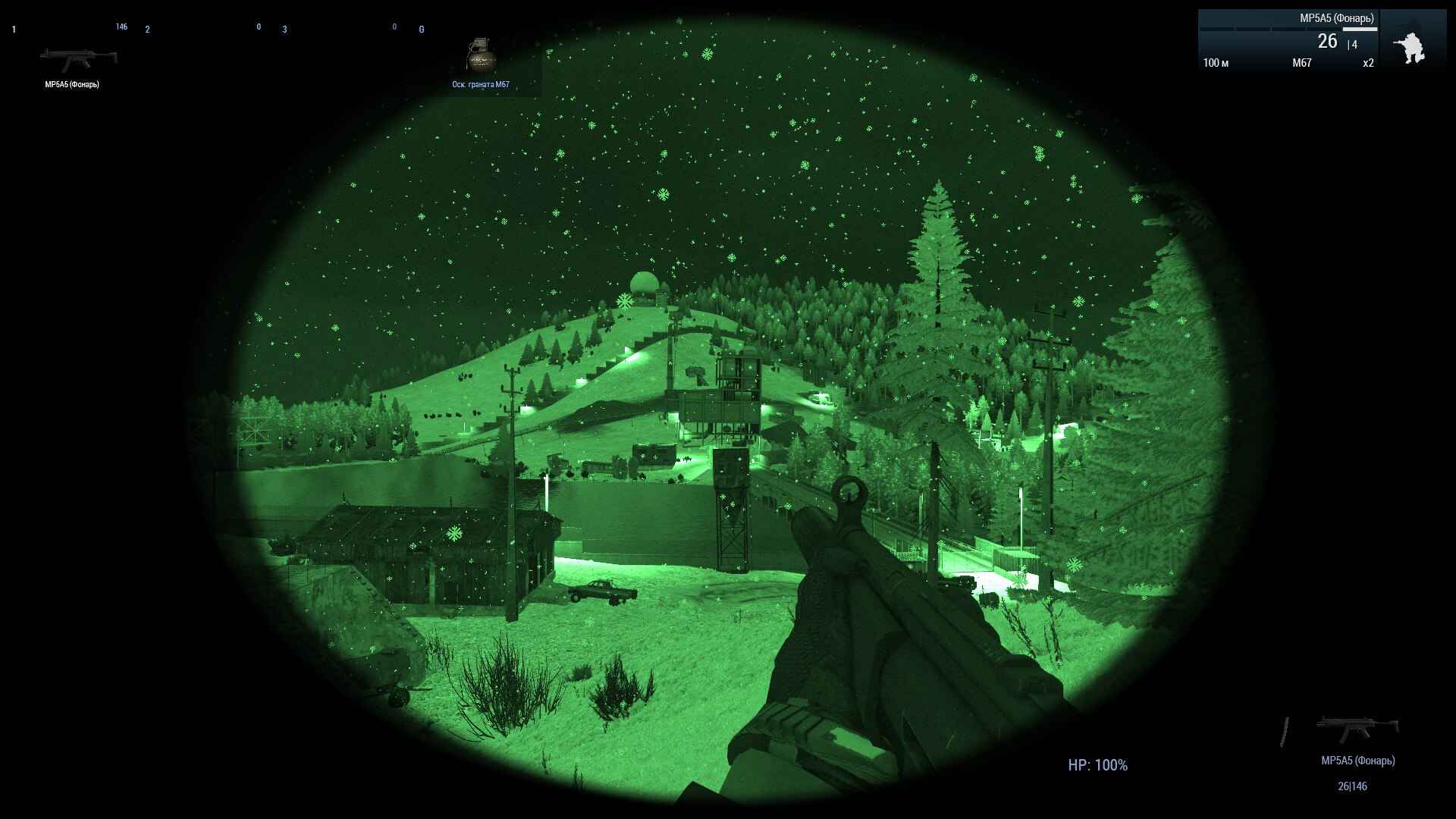Click the 146 reserve ammo count in slot 1
The width and height of the screenshot is (1456, 819).
[121, 26]
